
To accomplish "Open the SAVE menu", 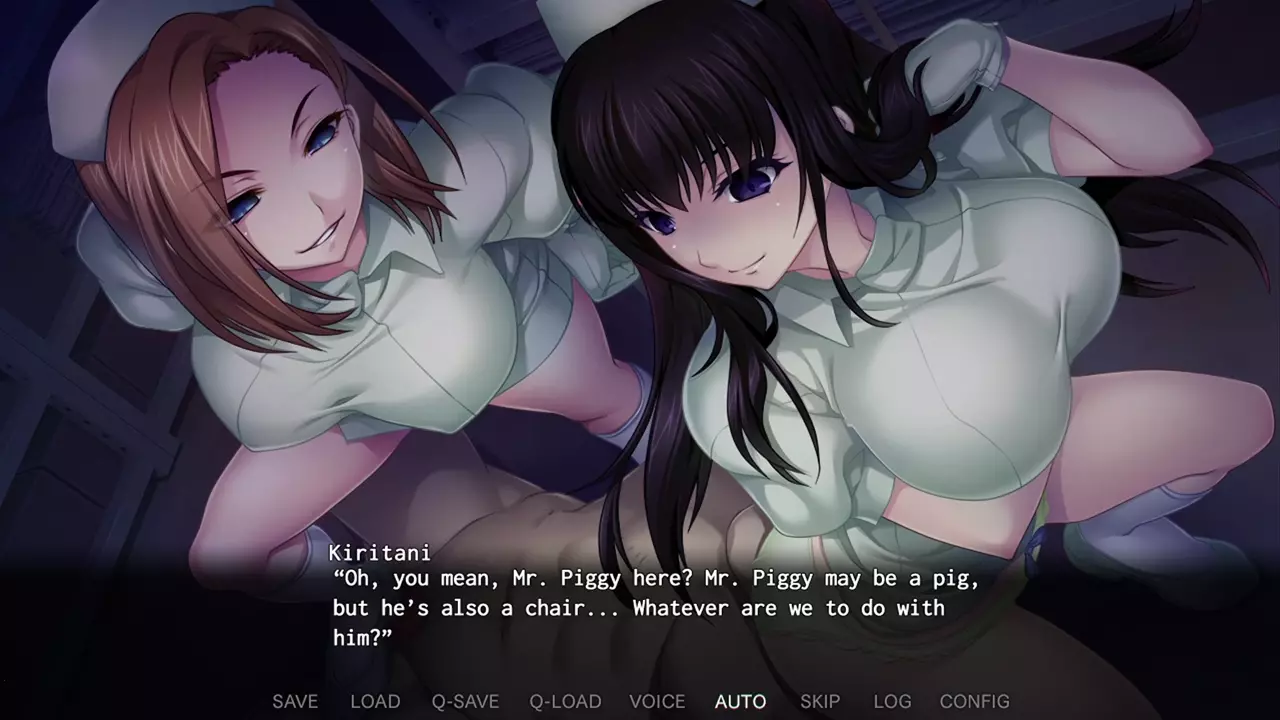I will click(295, 701).
